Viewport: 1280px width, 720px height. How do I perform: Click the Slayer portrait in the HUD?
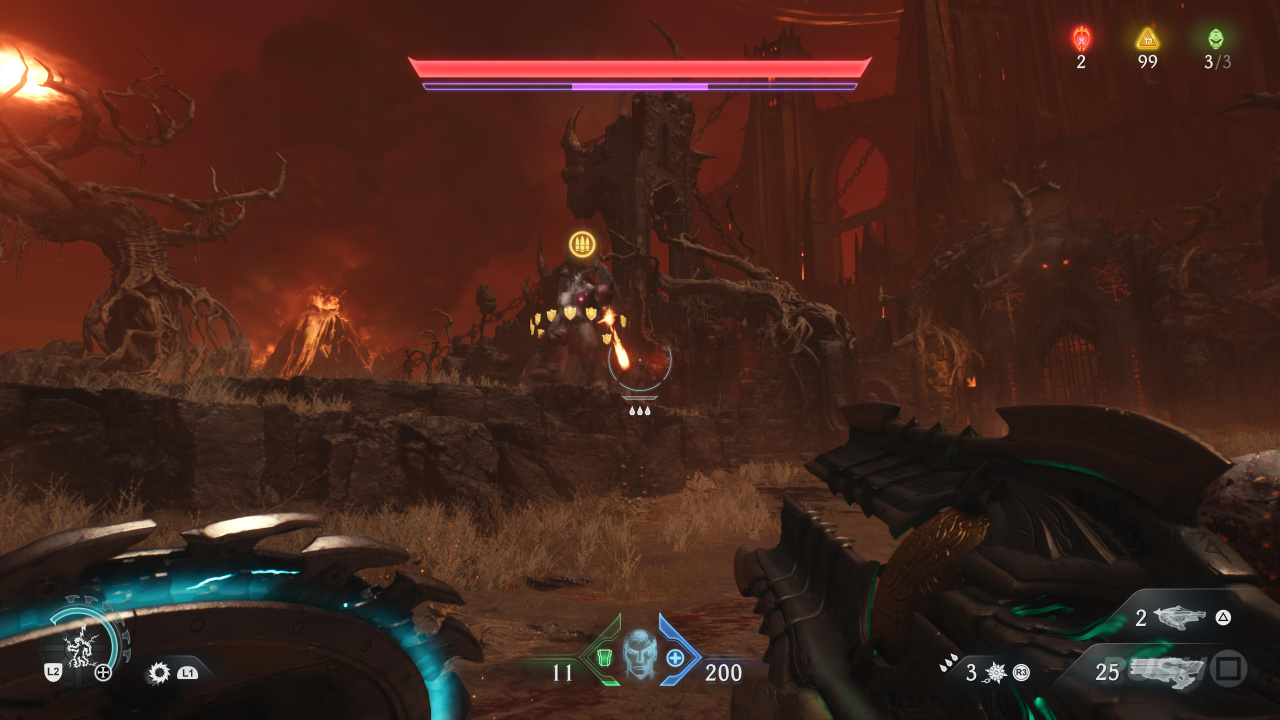tap(640, 656)
